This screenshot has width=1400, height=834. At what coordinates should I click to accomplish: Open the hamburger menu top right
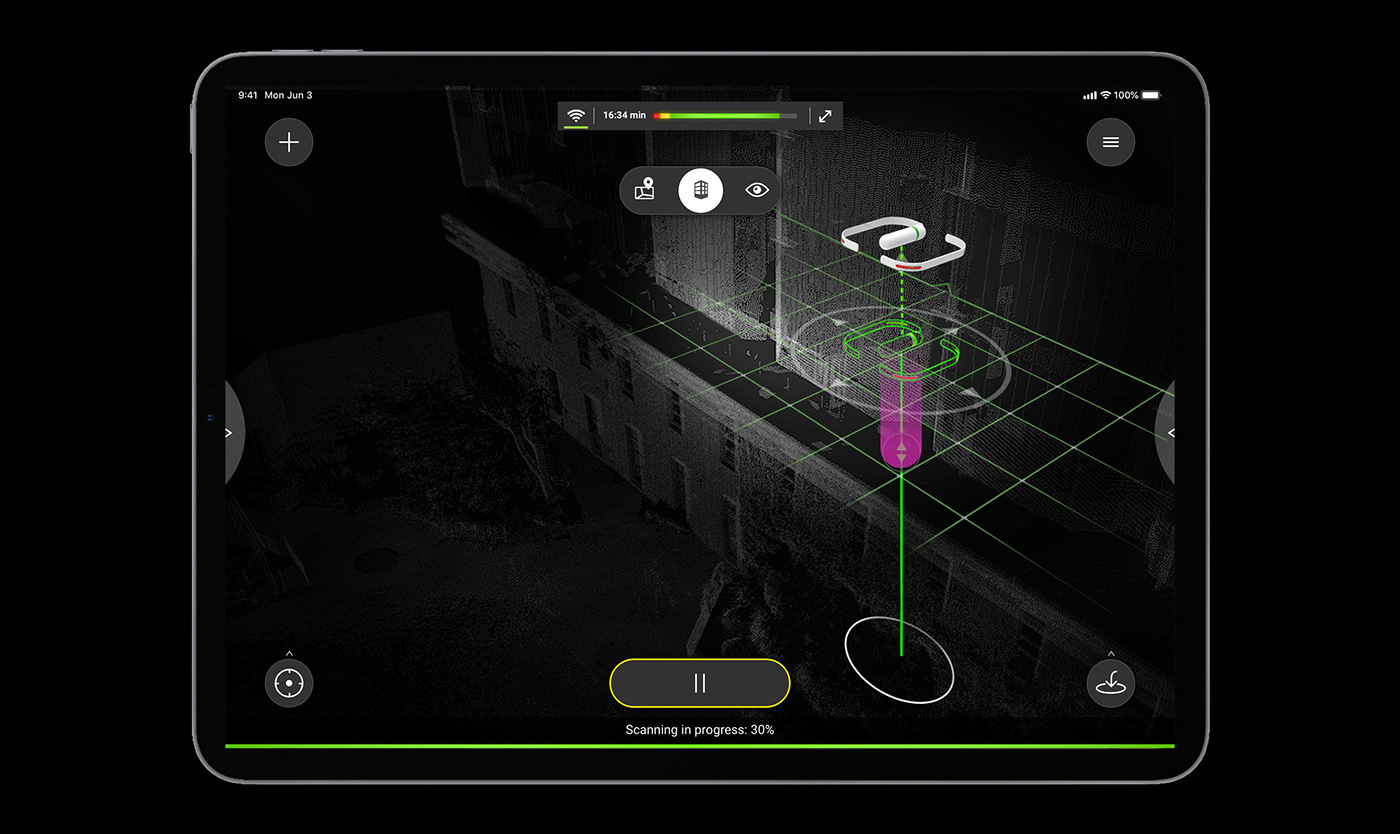pos(1110,142)
